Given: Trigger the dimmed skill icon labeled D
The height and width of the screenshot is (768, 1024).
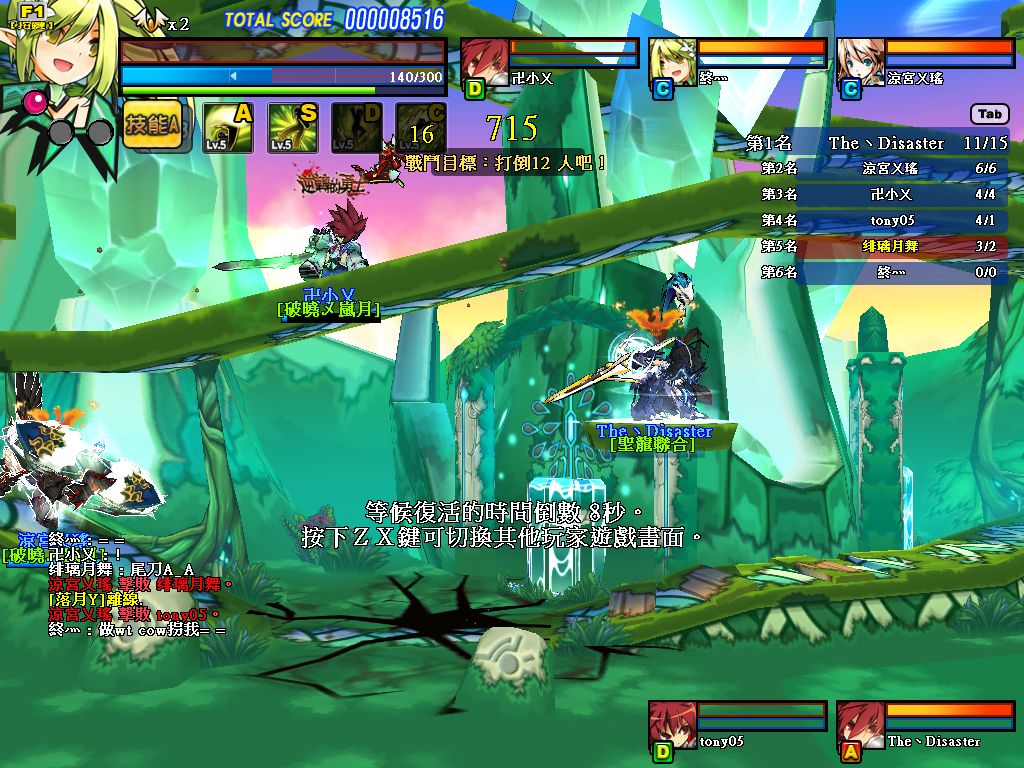Looking at the screenshot, I should (x=356, y=128).
